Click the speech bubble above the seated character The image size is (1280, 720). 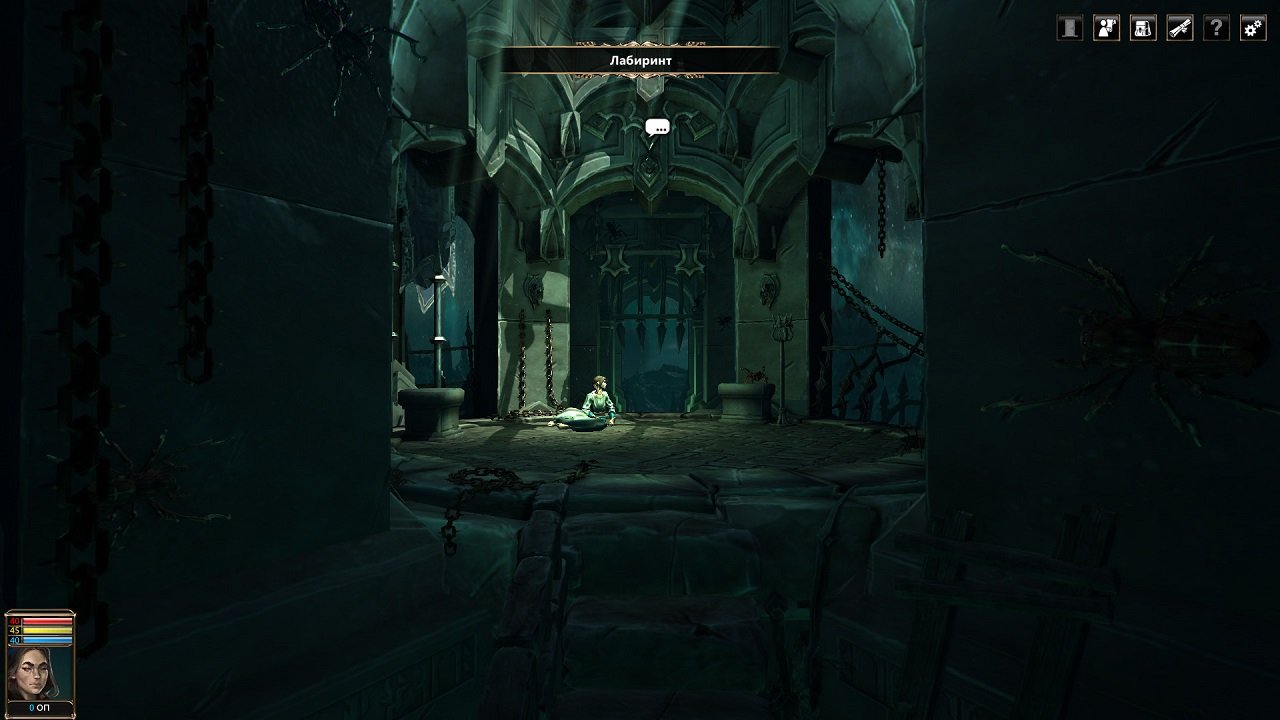[x=658, y=127]
